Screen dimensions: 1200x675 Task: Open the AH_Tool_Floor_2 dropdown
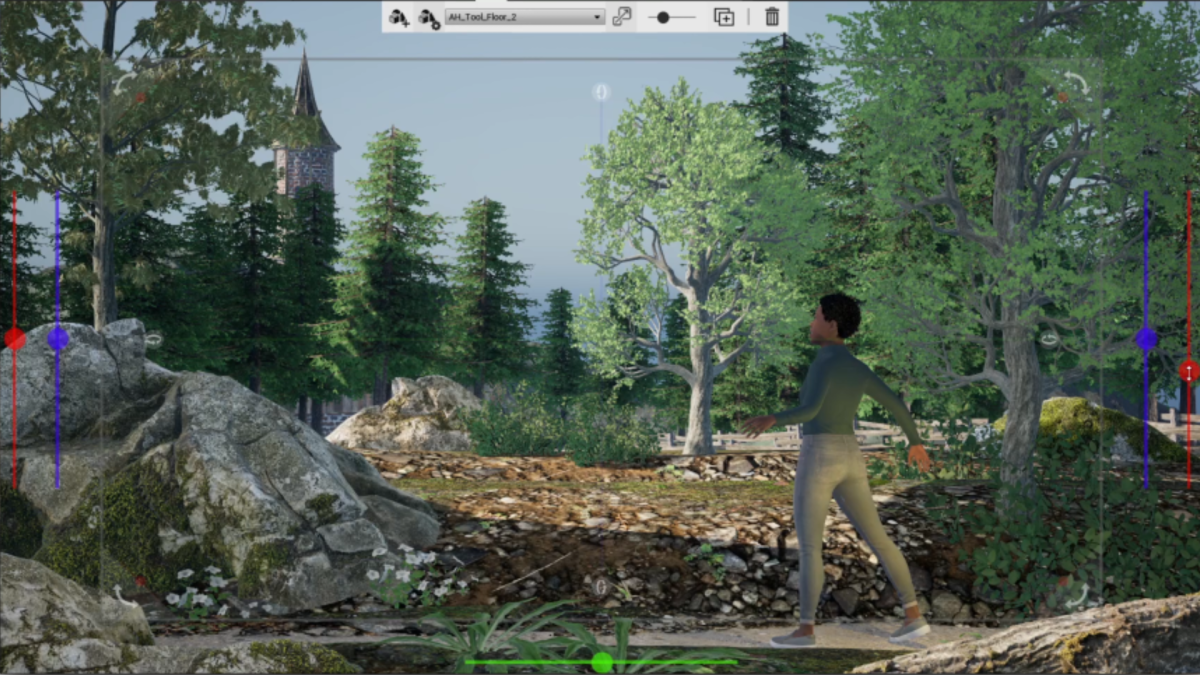pos(524,17)
